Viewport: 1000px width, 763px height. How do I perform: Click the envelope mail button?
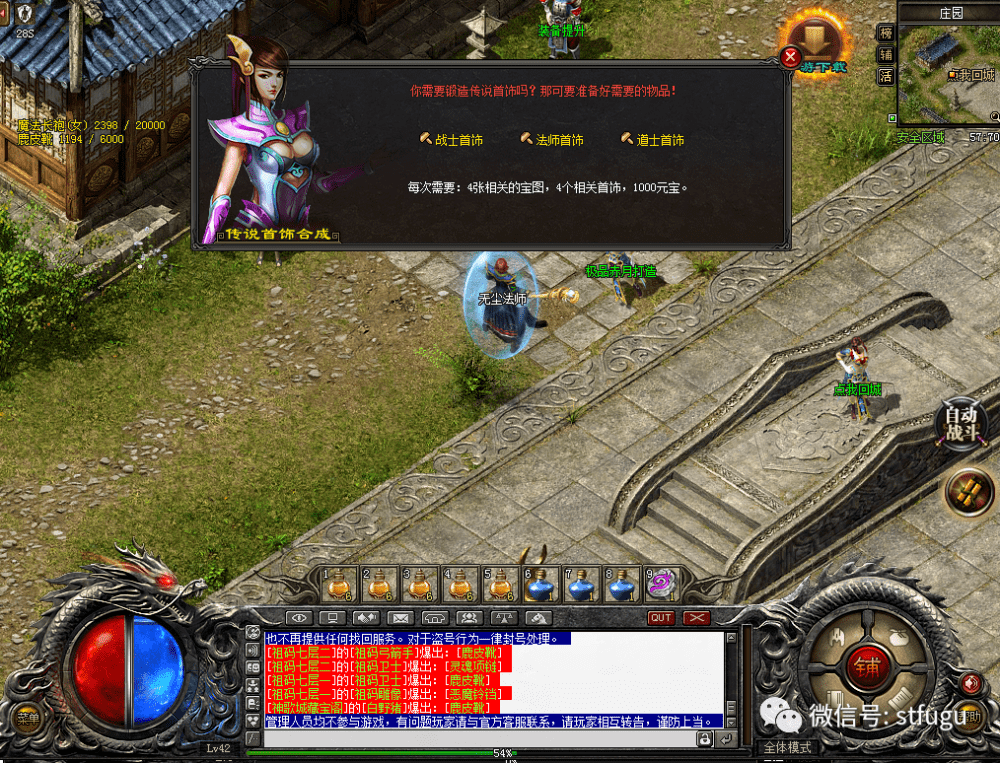click(400, 618)
